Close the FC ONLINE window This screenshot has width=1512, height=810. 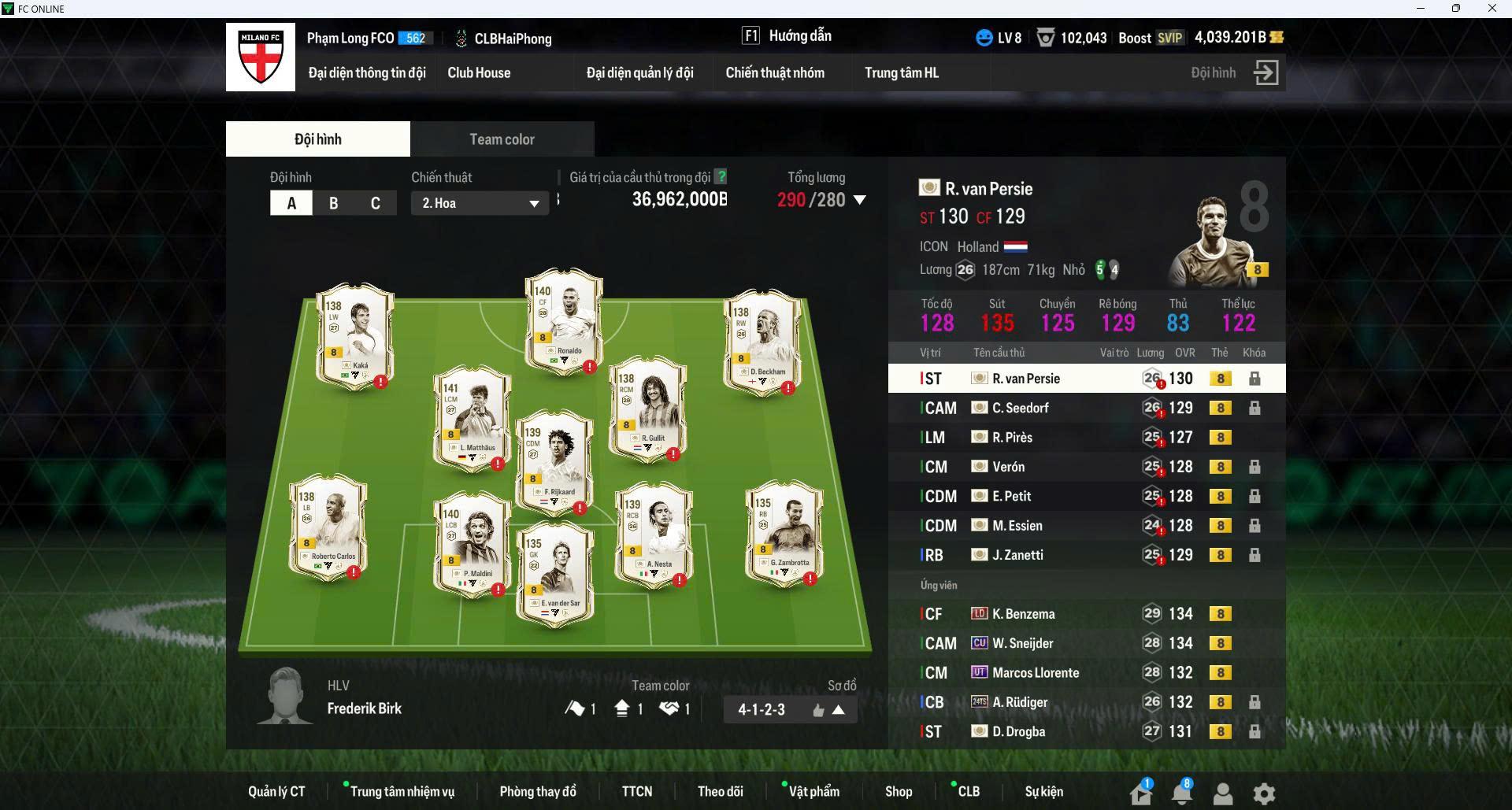coord(1492,9)
